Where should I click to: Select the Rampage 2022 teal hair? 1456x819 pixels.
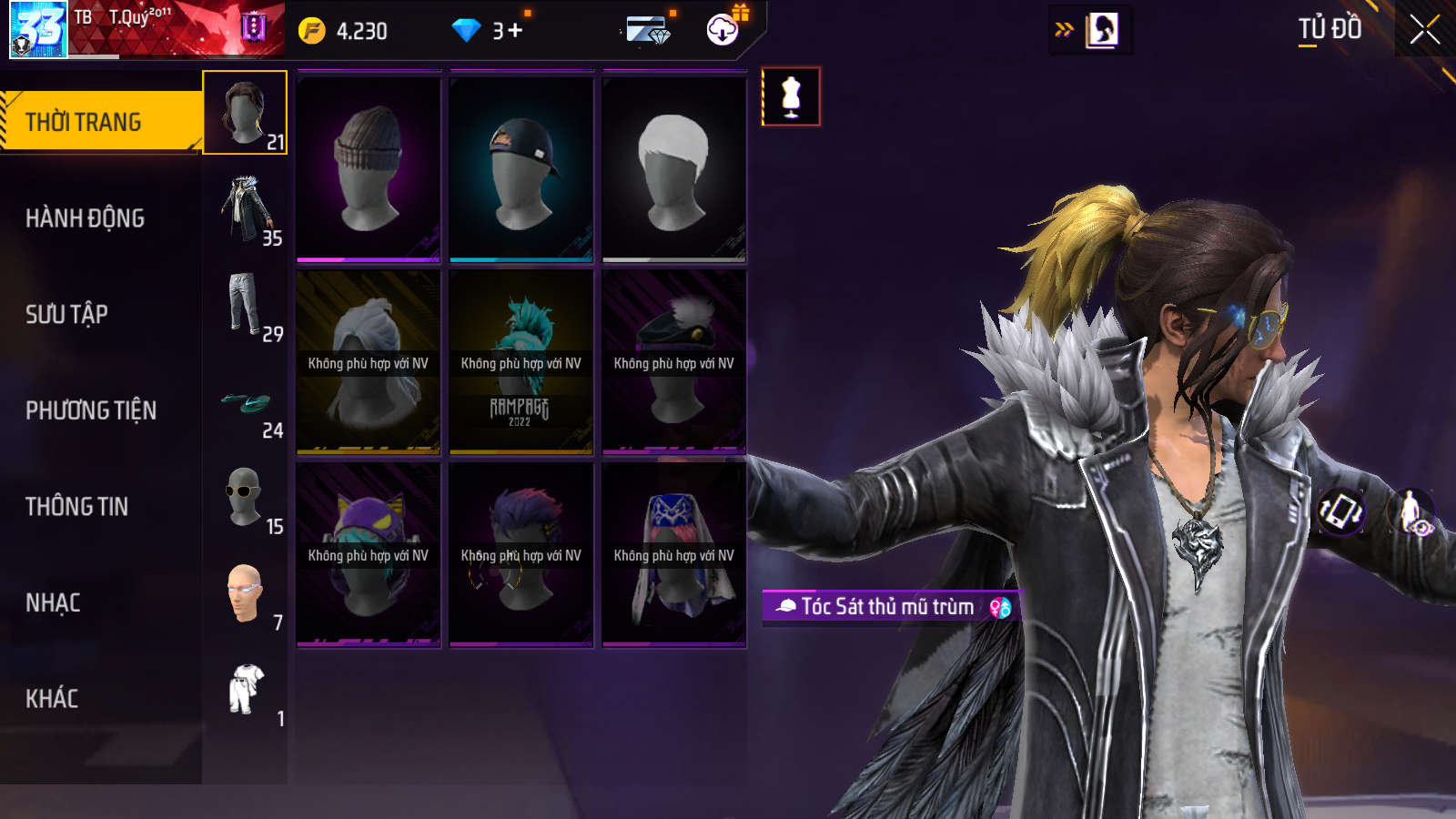coord(521,362)
